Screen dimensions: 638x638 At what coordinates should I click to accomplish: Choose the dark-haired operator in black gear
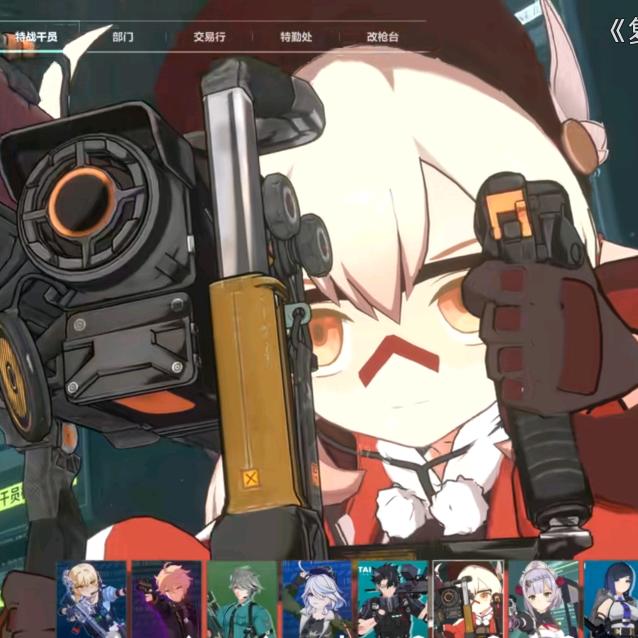click(x=392, y=599)
